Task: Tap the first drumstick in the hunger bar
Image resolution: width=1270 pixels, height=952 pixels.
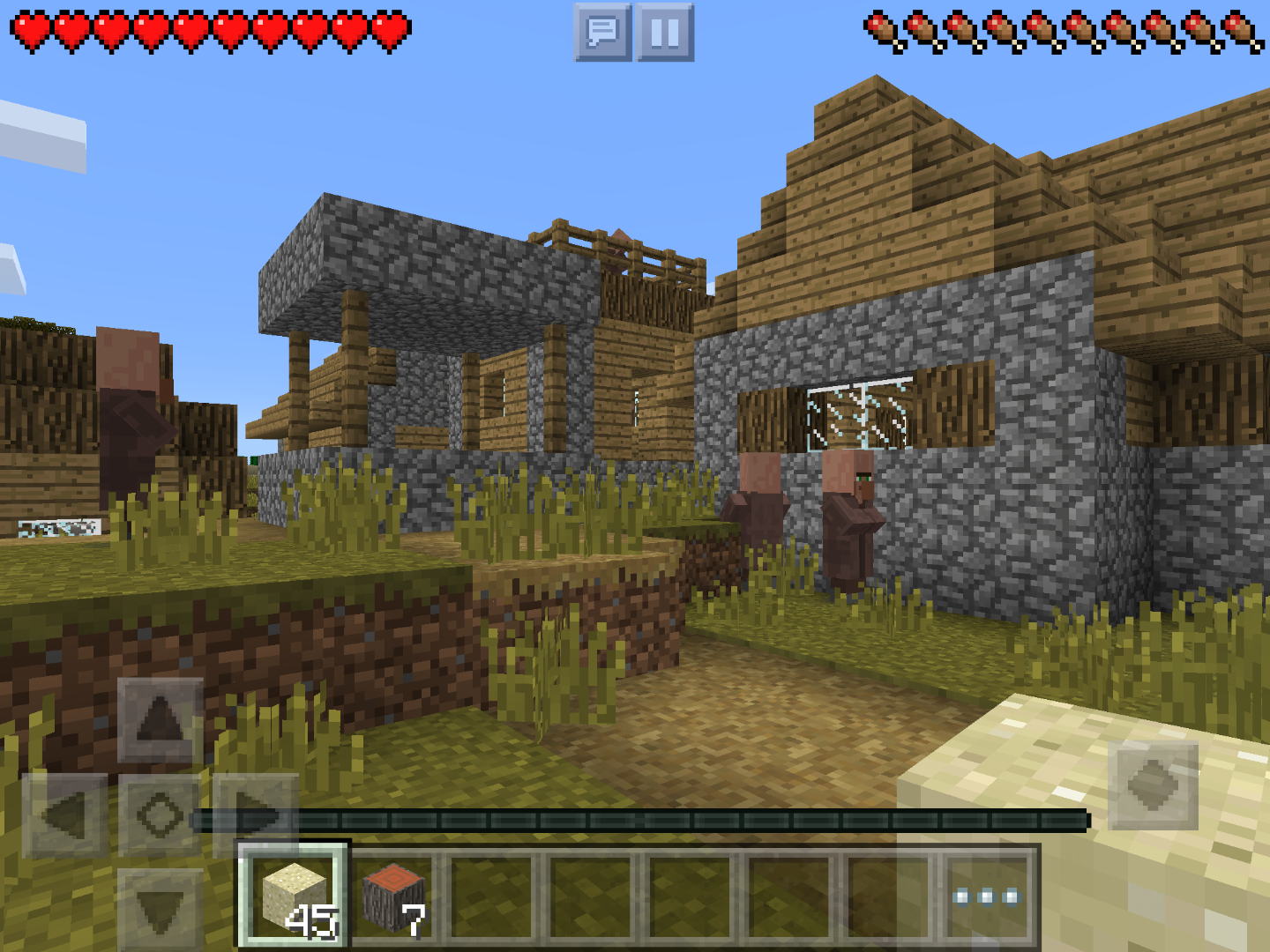Action: (882, 28)
